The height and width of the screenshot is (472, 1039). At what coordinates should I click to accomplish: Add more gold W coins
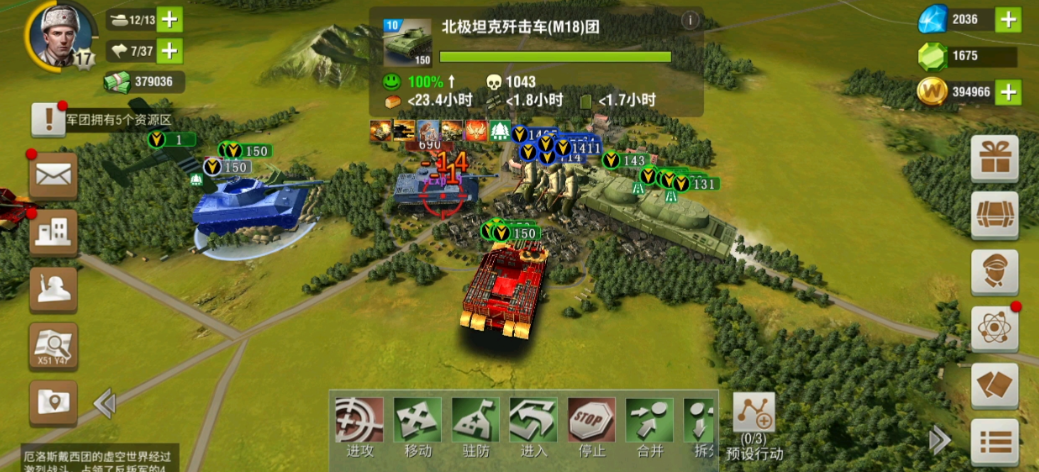click(1008, 92)
